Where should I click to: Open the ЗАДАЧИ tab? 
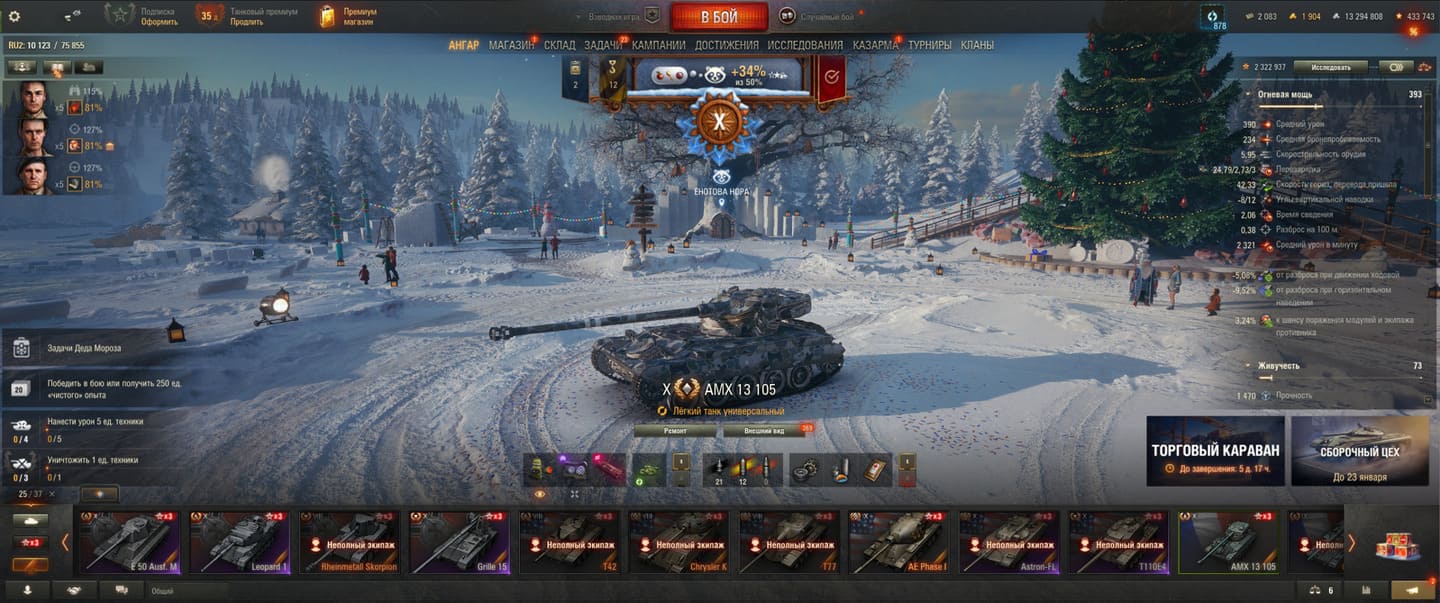[603, 45]
